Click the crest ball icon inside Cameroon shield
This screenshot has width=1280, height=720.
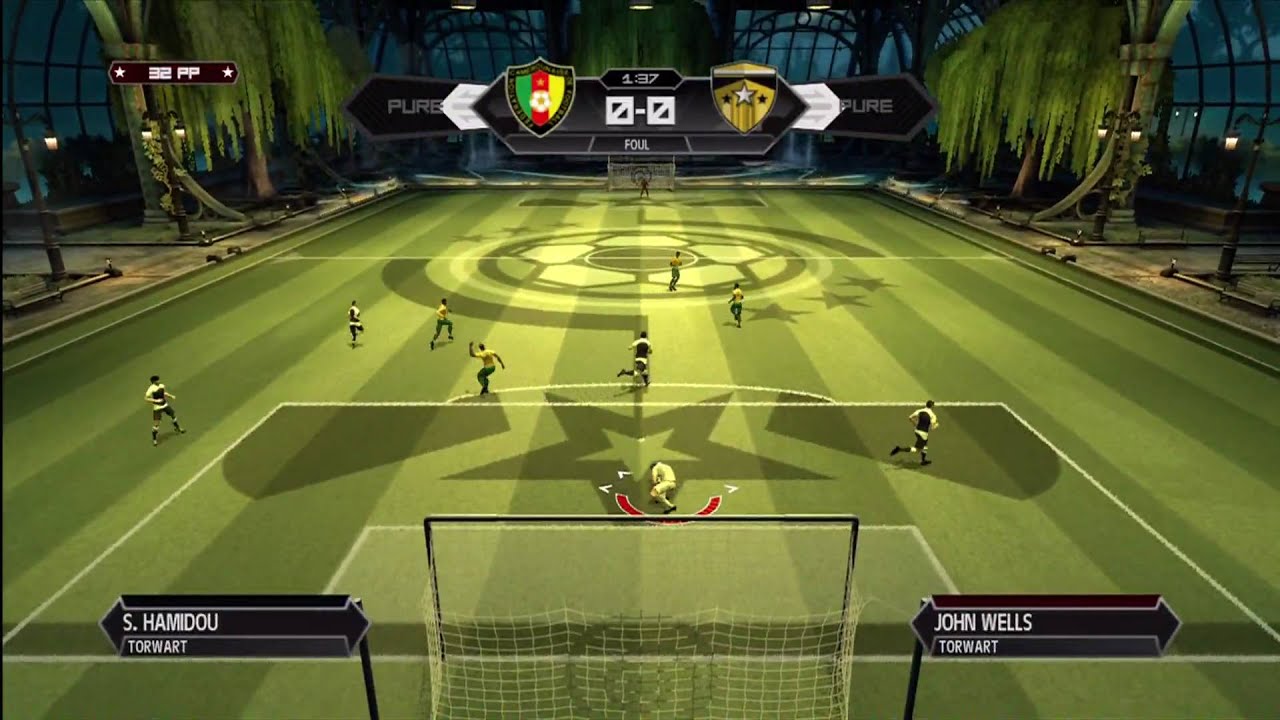538,97
